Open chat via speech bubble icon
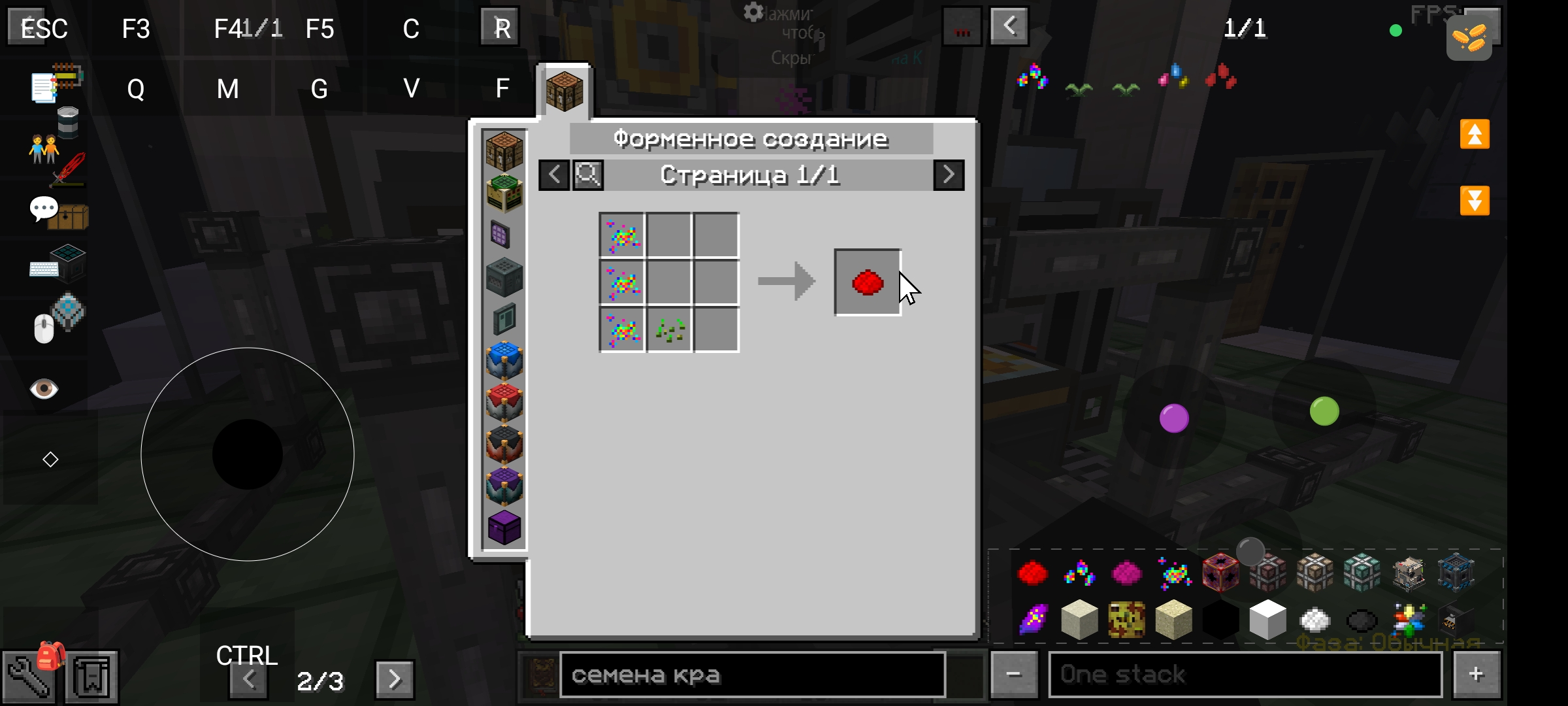 tap(44, 209)
